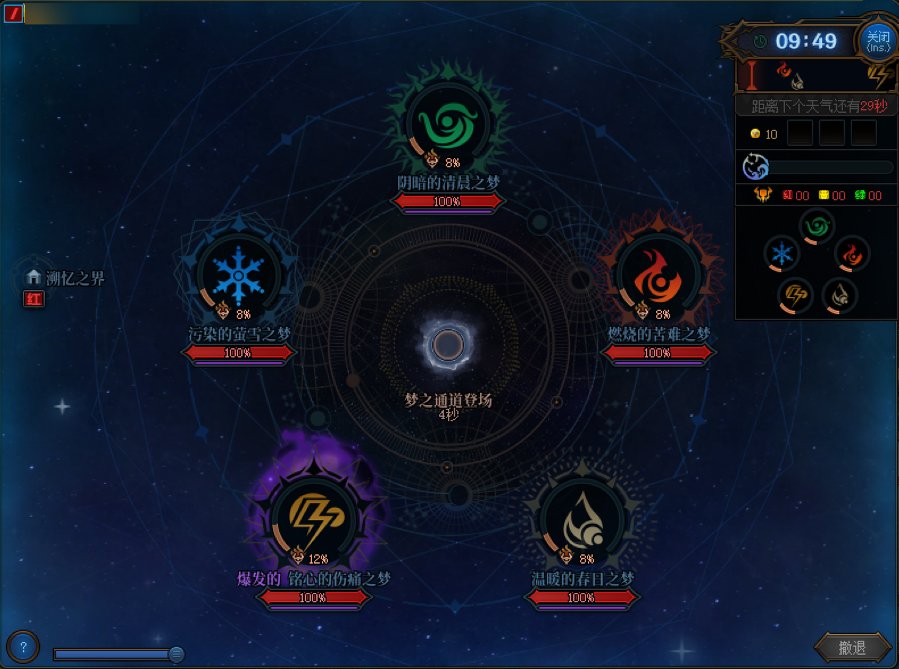
Task: Open the question mark help button
Action: click(24, 646)
